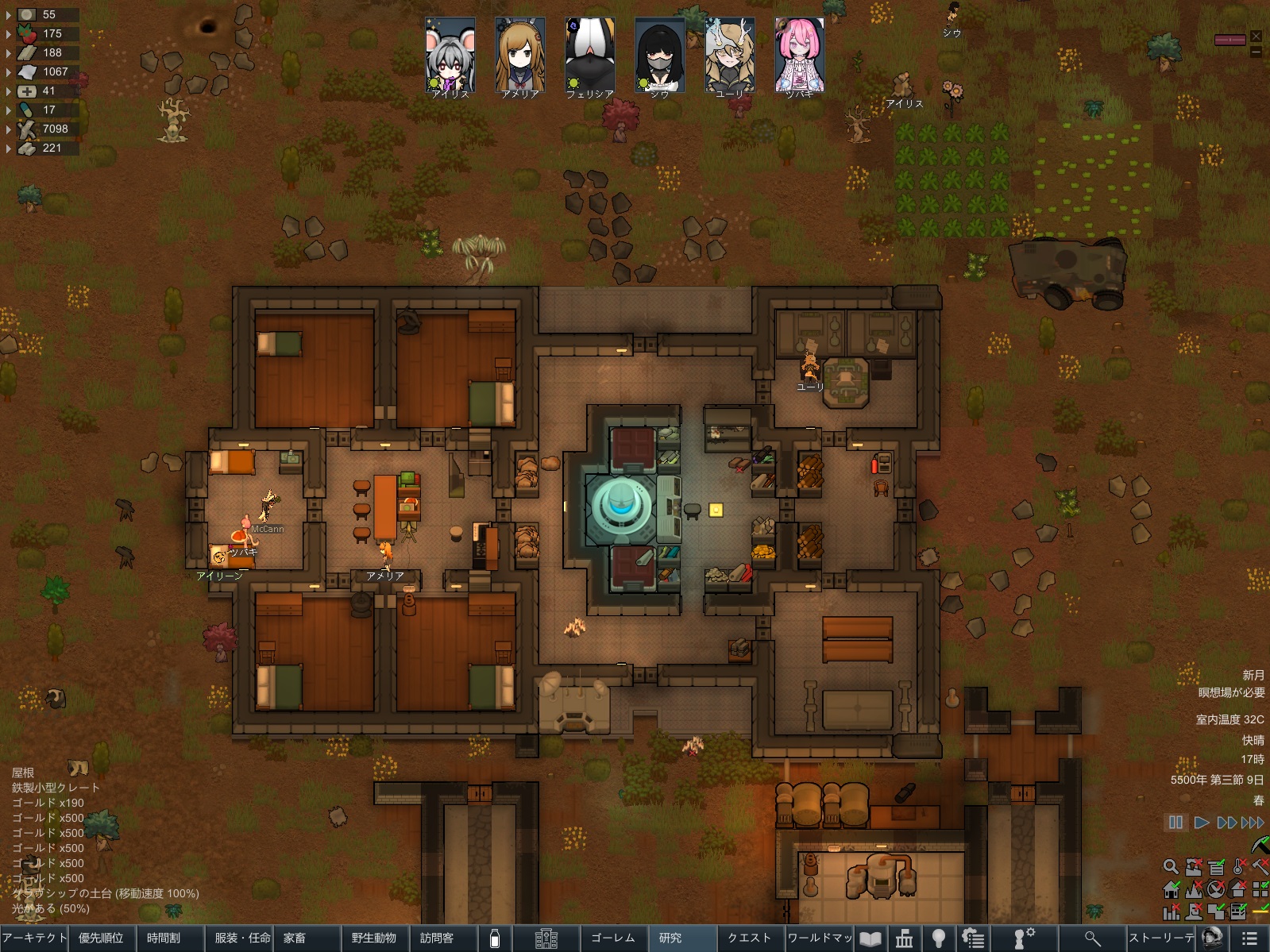This screenshot has width=1270, height=952.
Task: Select colonist アイリス portrait
Action: pos(450,57)
